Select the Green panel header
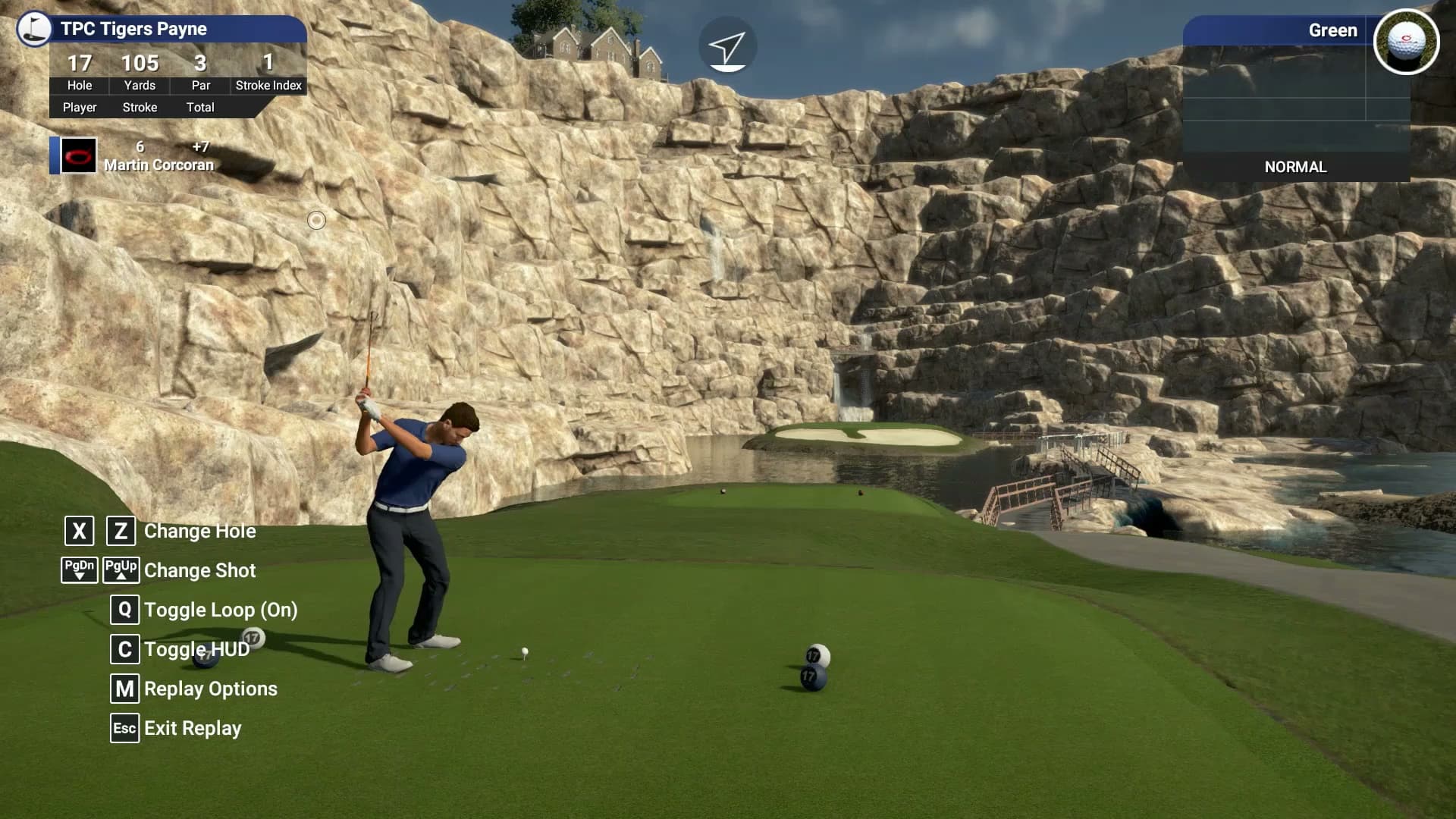Viewport: 1456px width, 819px height. [1335, 30]
